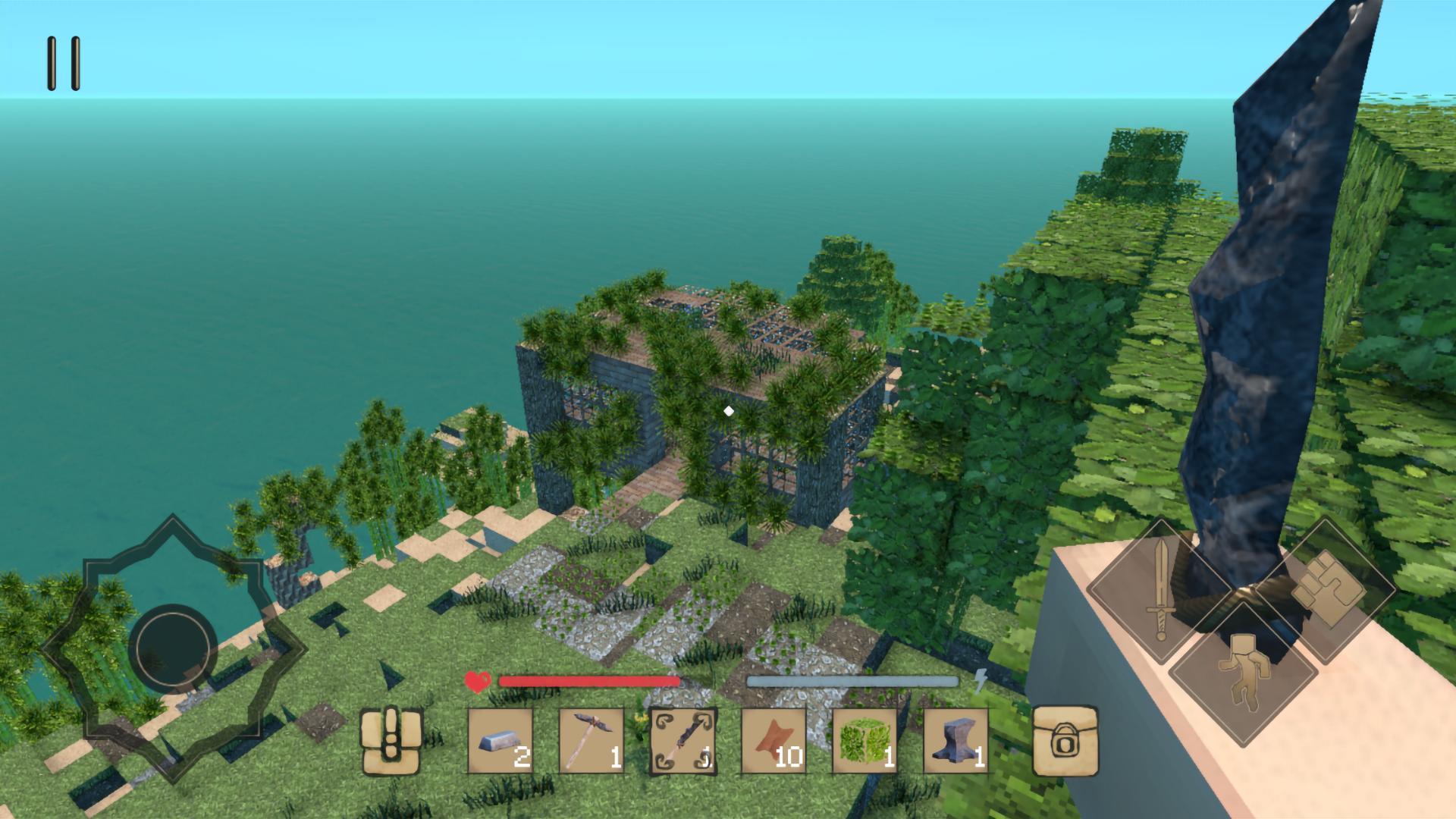
Task: Open the locked pouch button
Action: (x=1065, y=741)
